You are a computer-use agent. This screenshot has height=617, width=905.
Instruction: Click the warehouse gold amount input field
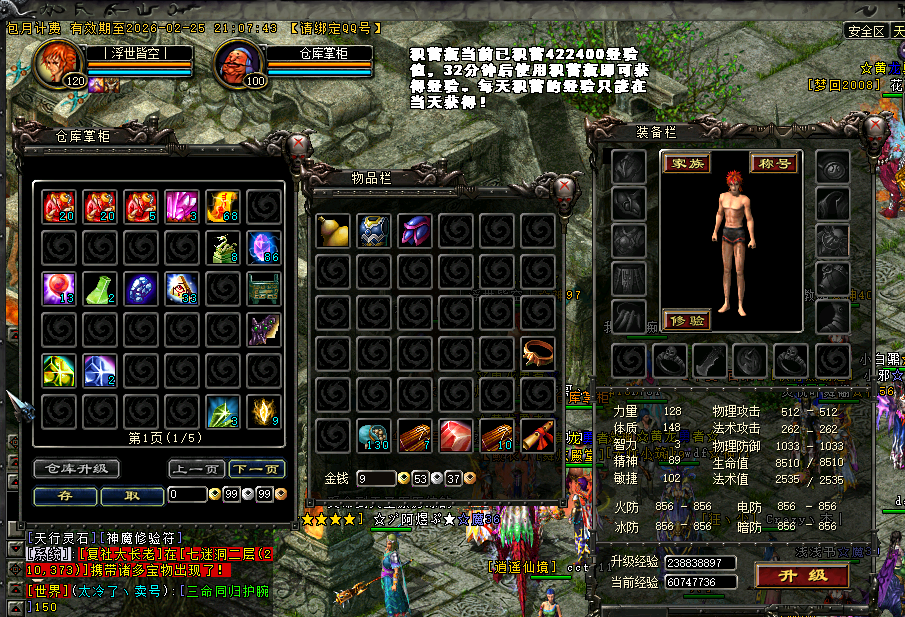click(x=186, y=495)
